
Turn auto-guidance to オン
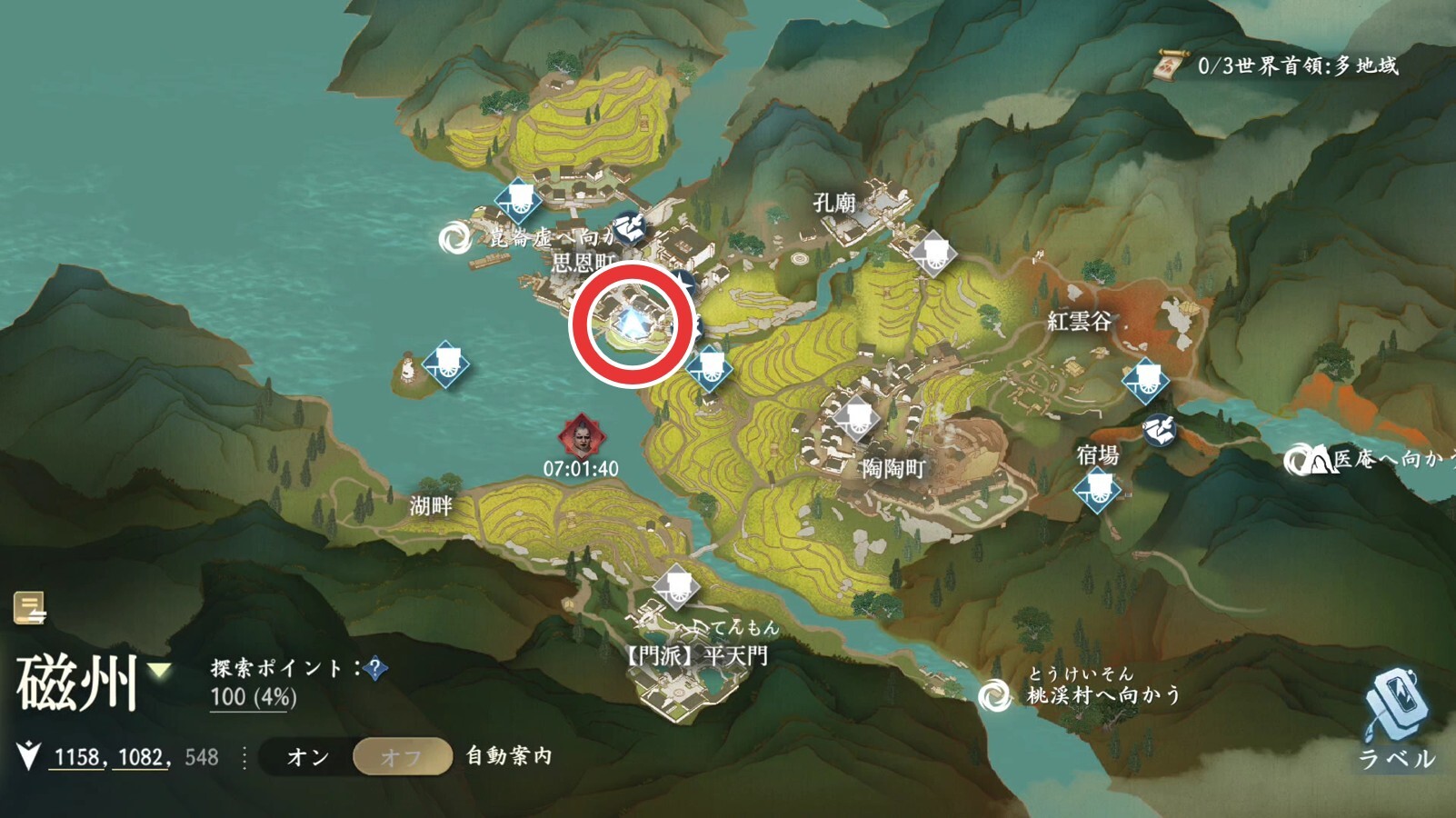pyautogui.click(x=308, y=757)
